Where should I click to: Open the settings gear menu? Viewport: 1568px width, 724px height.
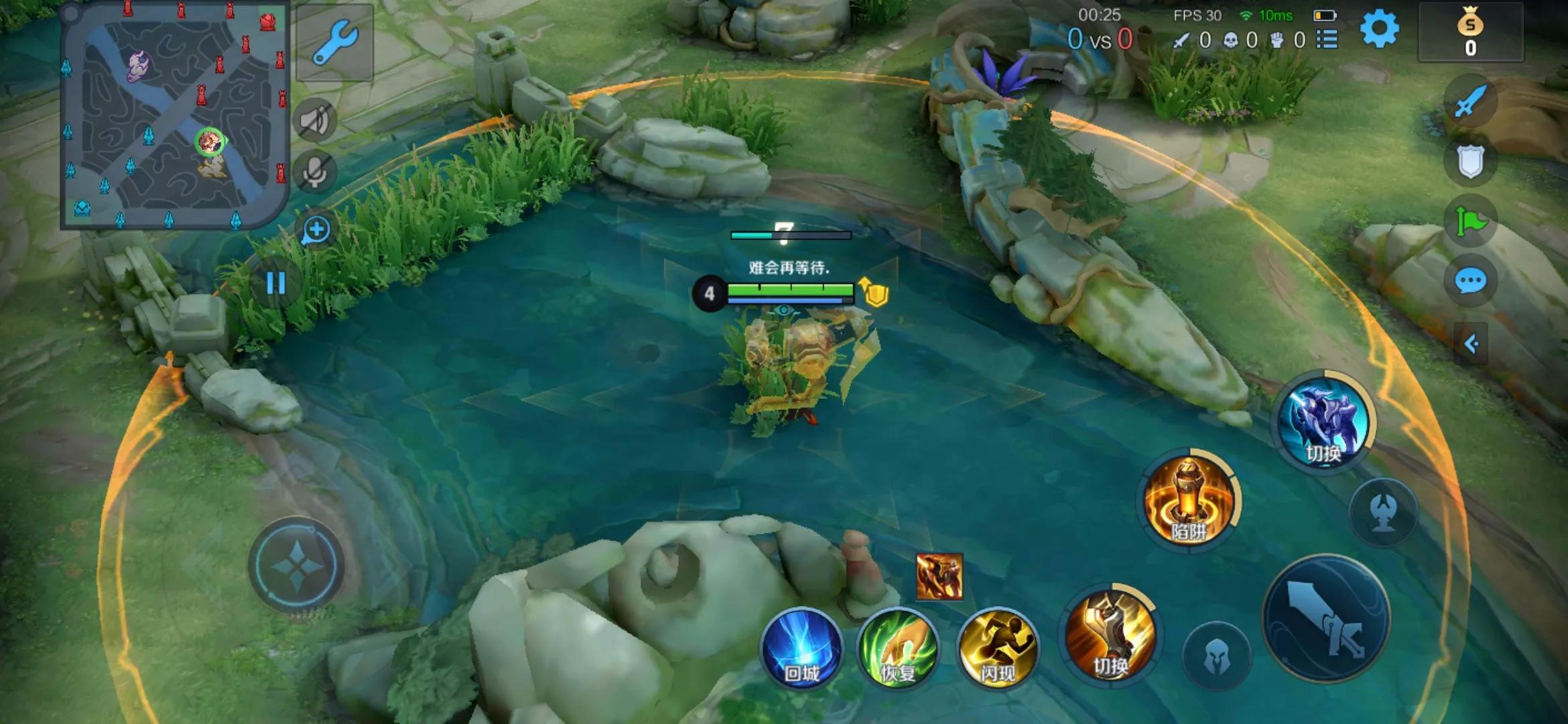[x=1379, y=29]
